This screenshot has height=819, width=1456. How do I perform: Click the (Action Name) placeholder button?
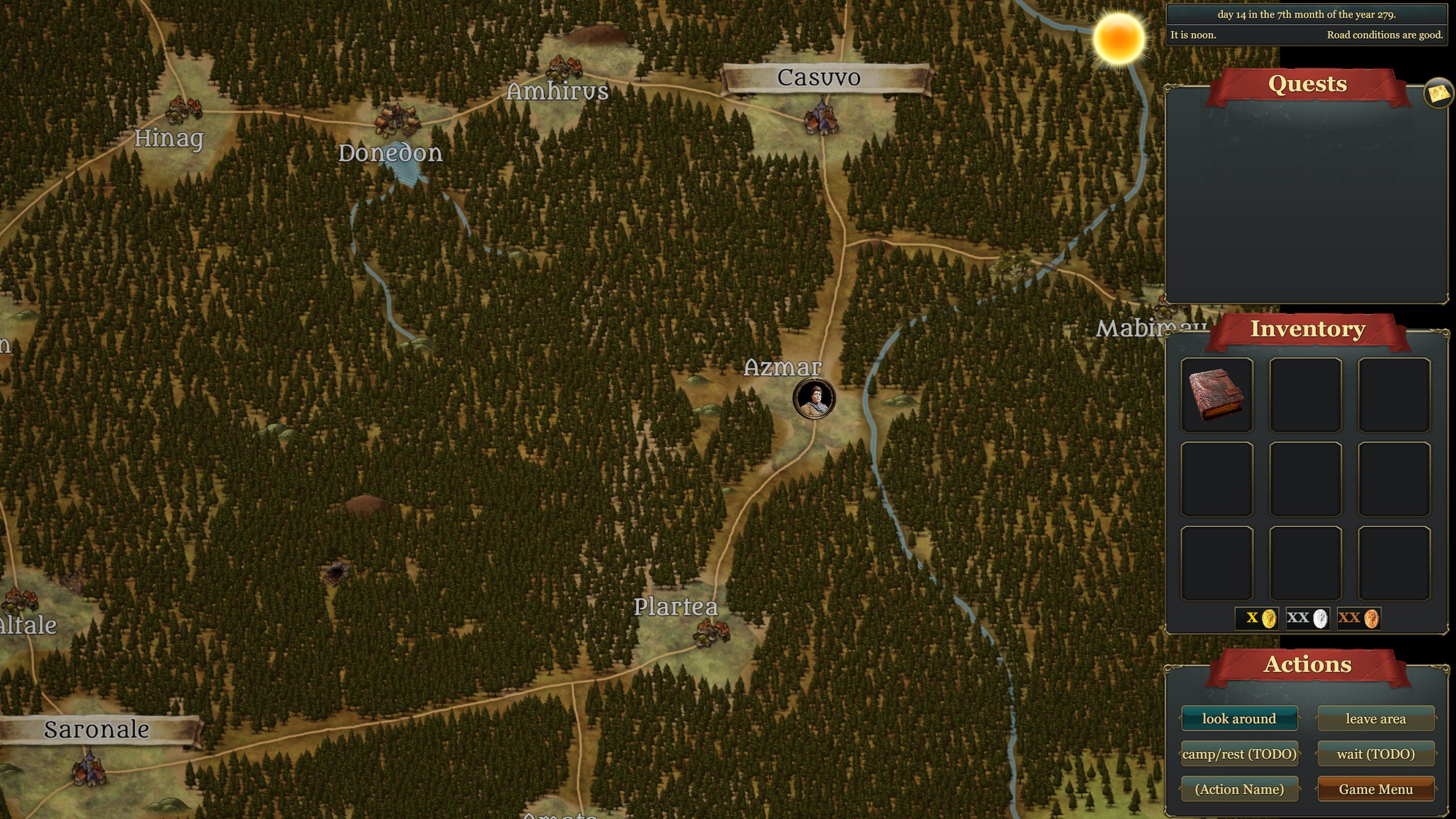[1239, 789]
